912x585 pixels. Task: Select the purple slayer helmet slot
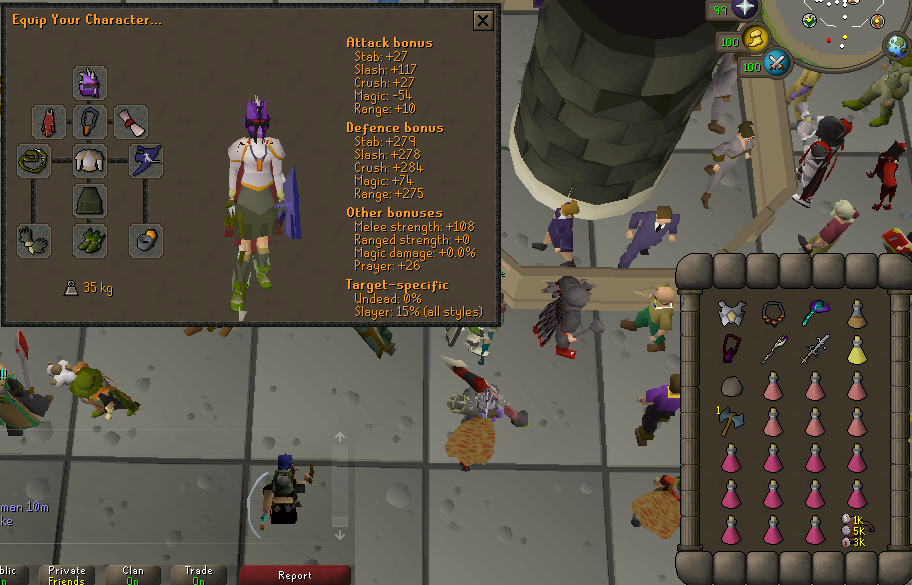(90, 83)
